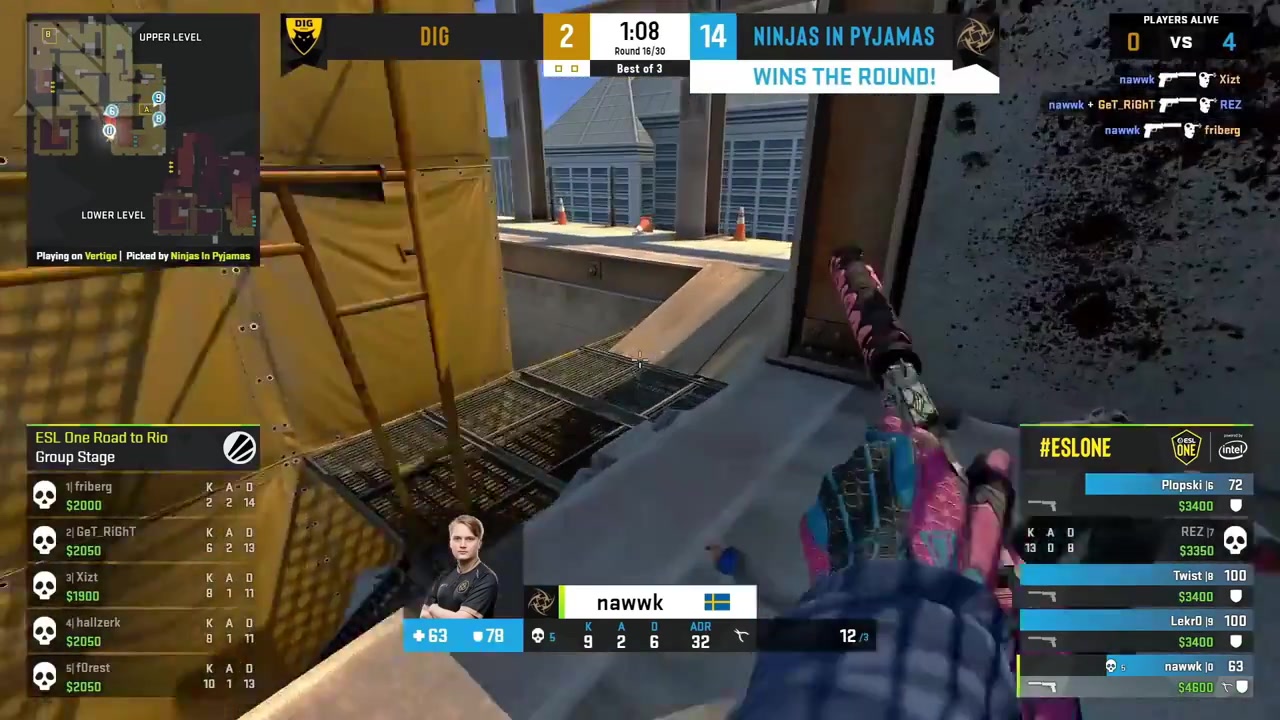This screenshot has width=1280, height=720.
Task: Toggle Twist's armor shield icon
Action: (1236, 596)
